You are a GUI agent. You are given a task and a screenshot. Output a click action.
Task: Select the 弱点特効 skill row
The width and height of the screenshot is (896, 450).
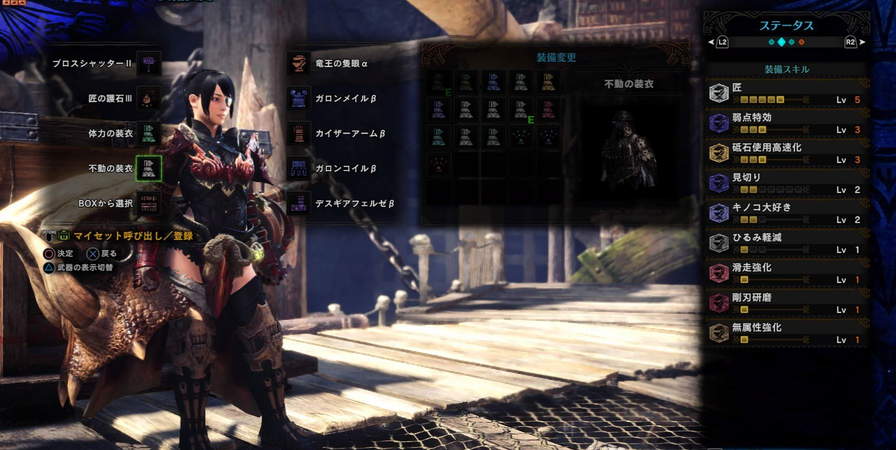point(785,123)
